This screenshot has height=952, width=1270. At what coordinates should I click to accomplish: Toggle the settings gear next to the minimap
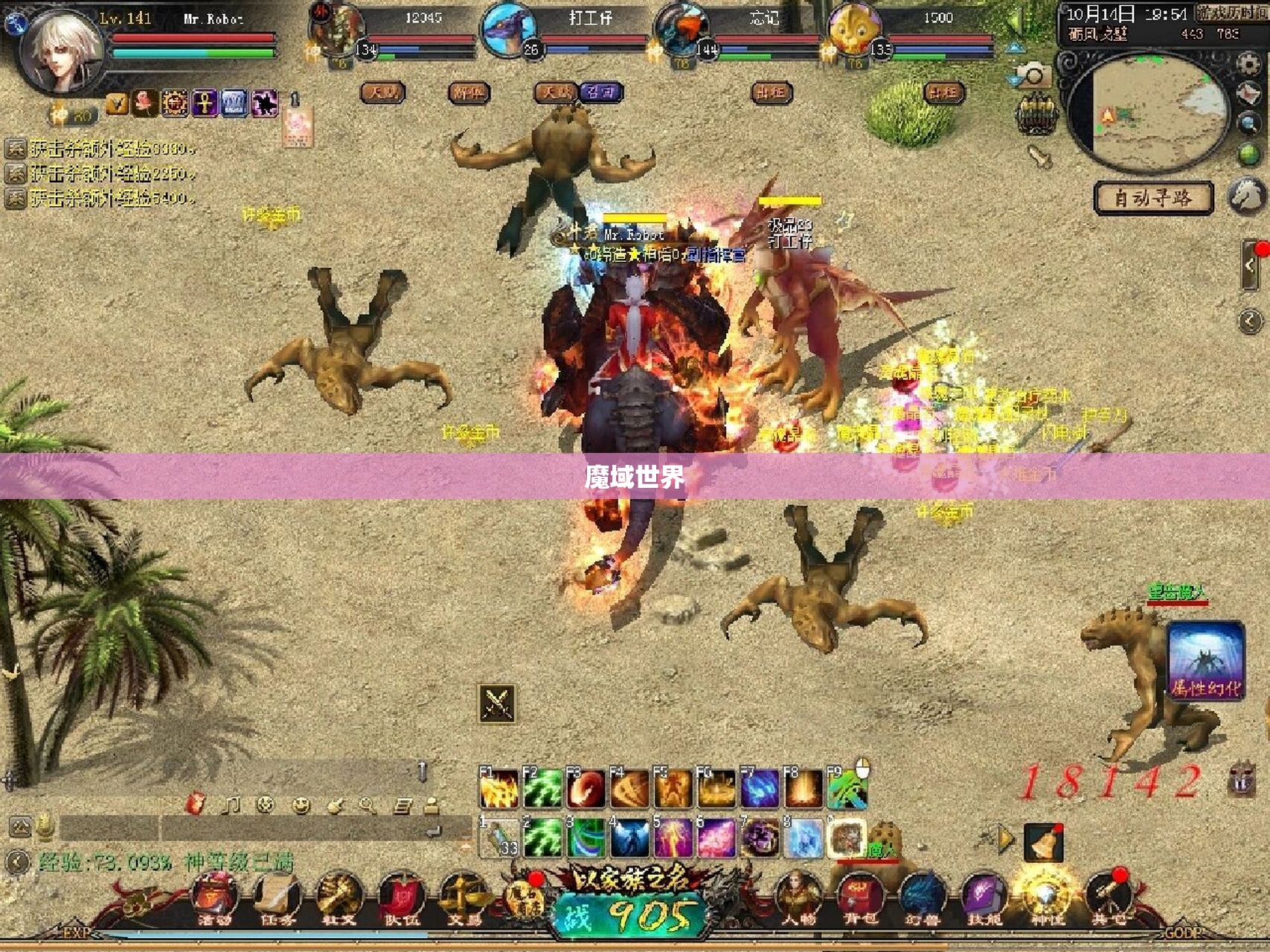click(x=1248, y=63)
